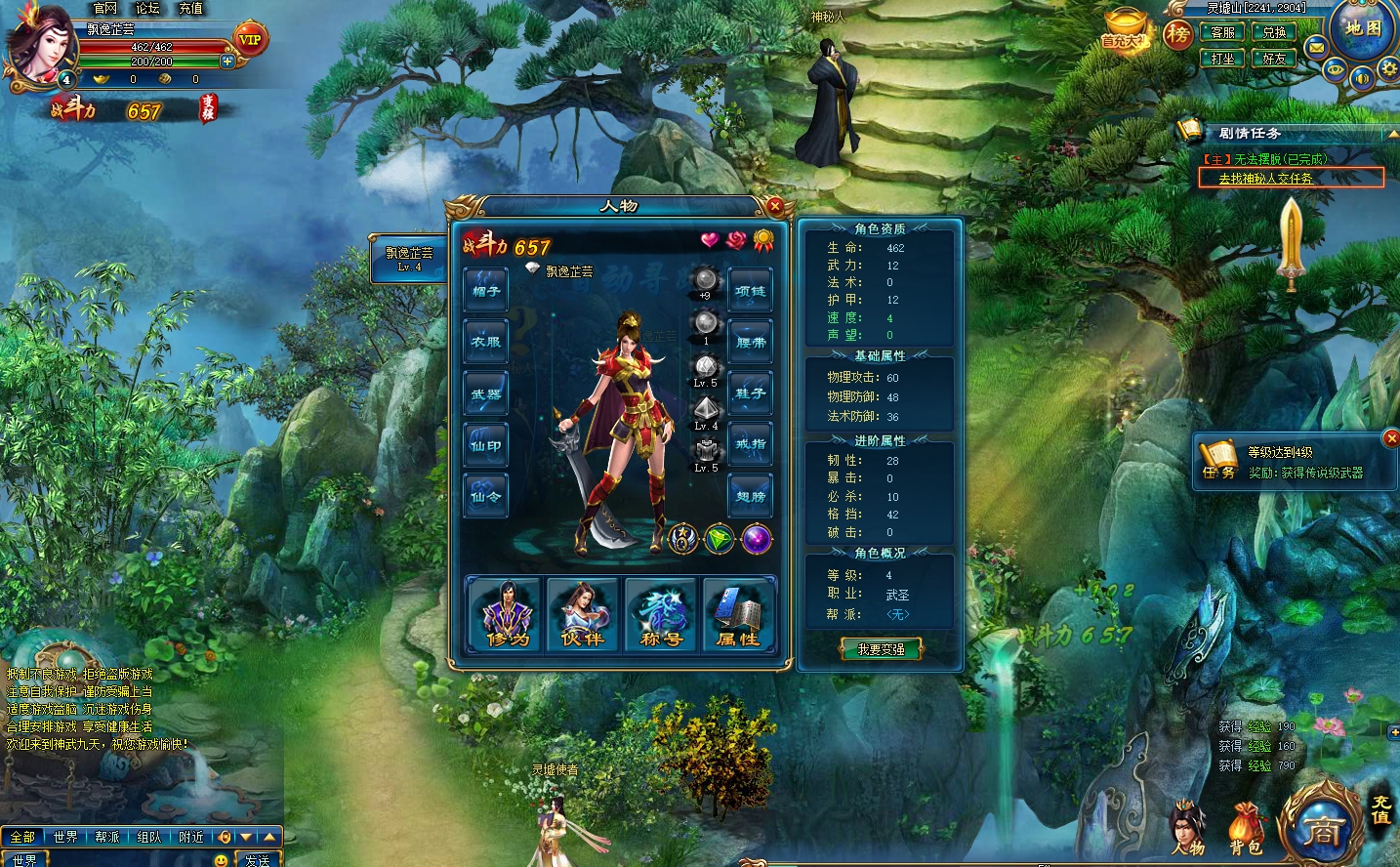
Task: Open the 修为 cultivation section
Action: point(505,613)
